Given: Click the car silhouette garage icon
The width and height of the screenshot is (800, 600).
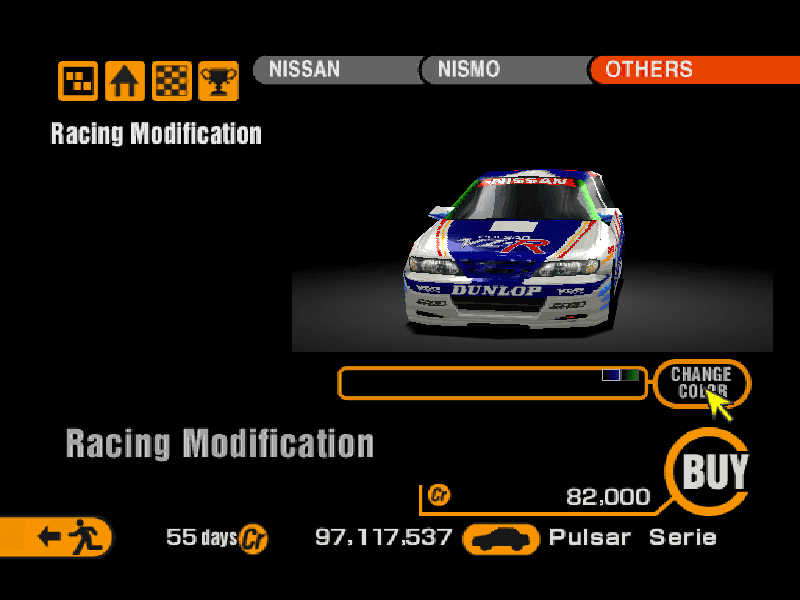Looking at the screenshot, I should (500, 539).
